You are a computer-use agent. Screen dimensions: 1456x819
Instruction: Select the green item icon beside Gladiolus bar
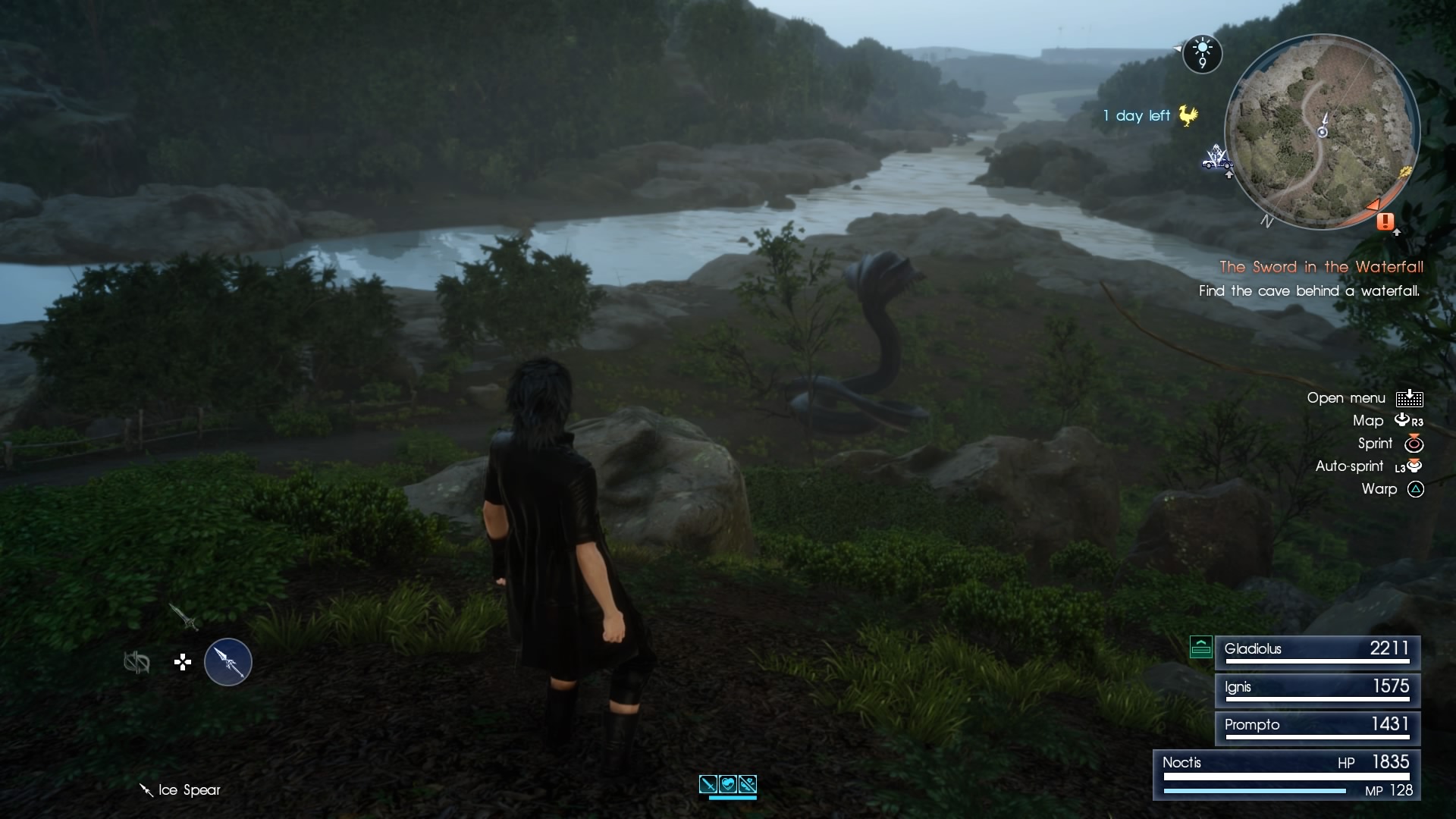click(1201, 648)
